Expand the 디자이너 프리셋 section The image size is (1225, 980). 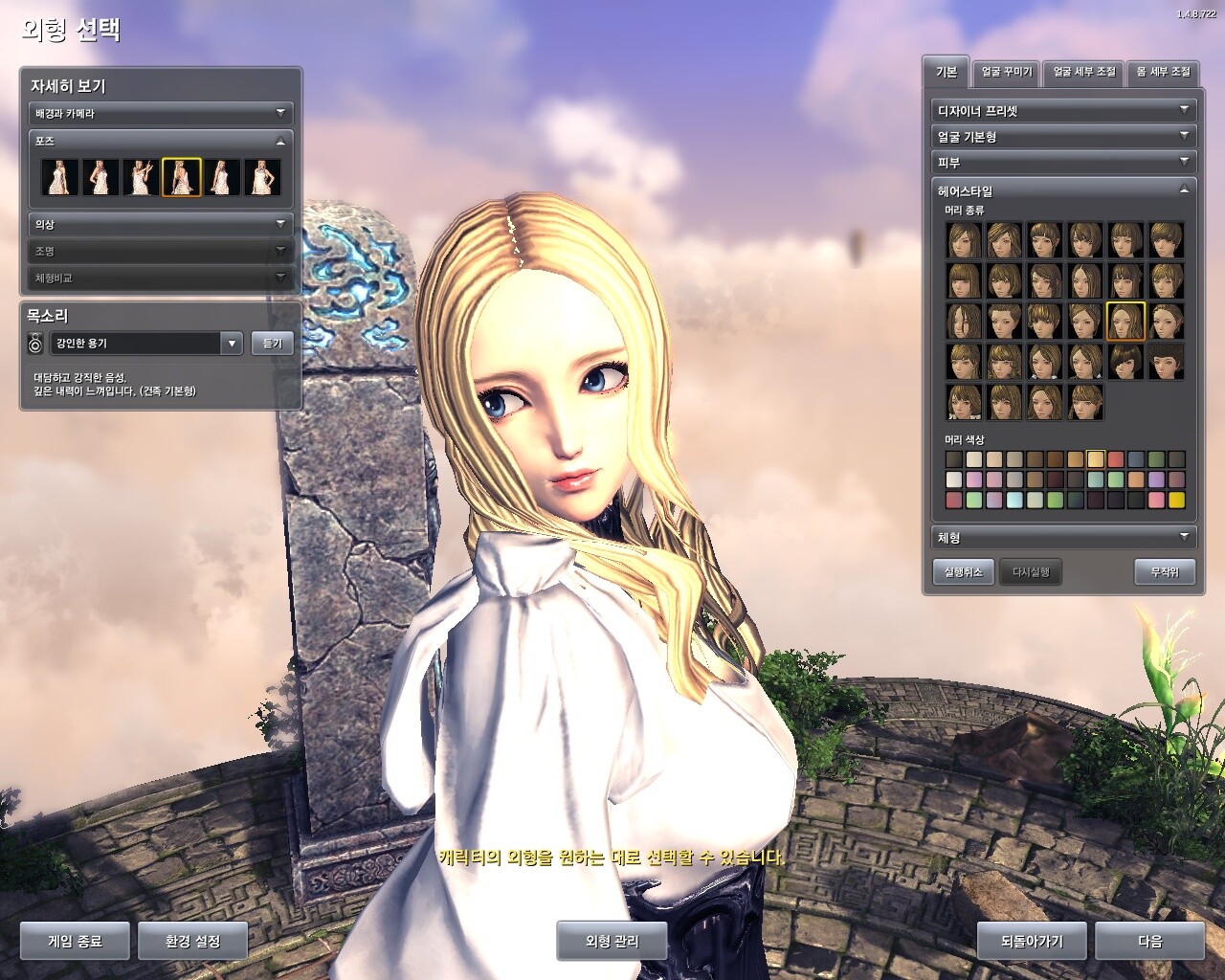[1063, 111]
